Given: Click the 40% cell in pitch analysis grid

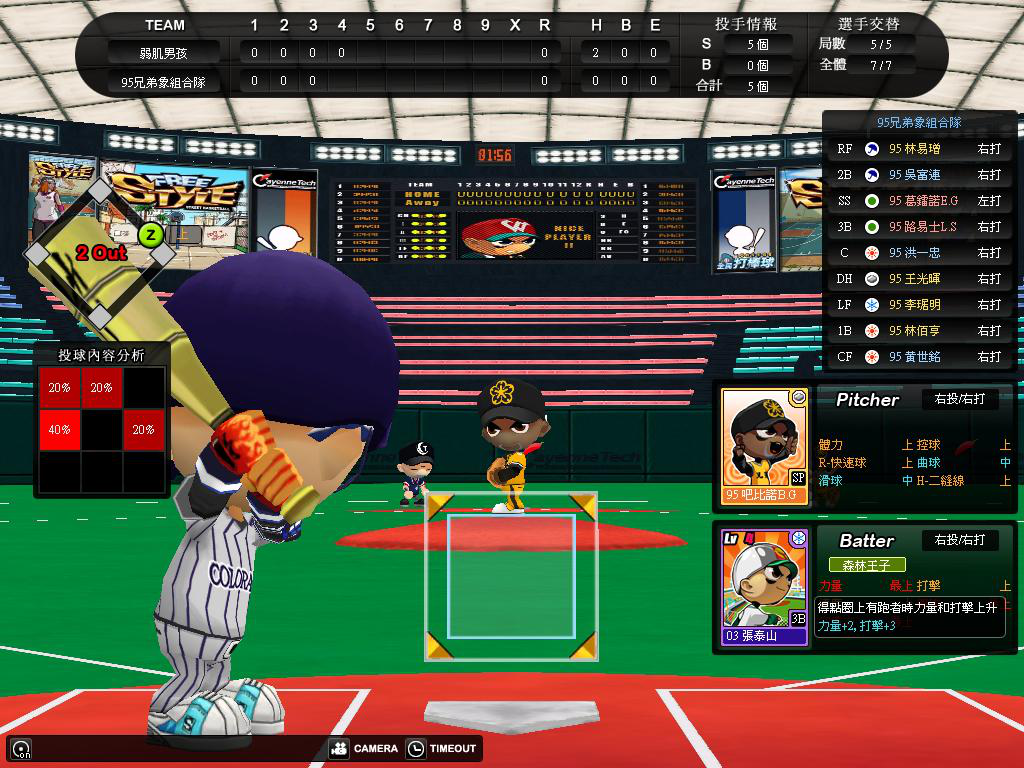Looking at the screenshot, I should (x=60, y=430).
